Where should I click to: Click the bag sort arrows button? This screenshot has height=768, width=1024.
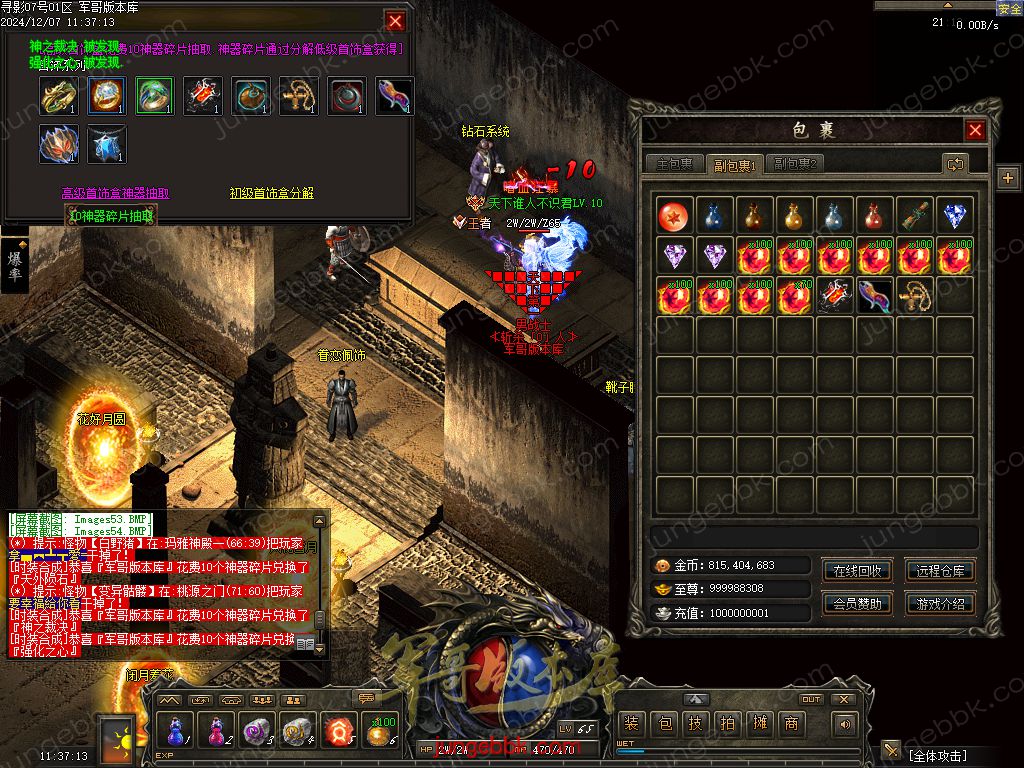click(x=955, y=164)
